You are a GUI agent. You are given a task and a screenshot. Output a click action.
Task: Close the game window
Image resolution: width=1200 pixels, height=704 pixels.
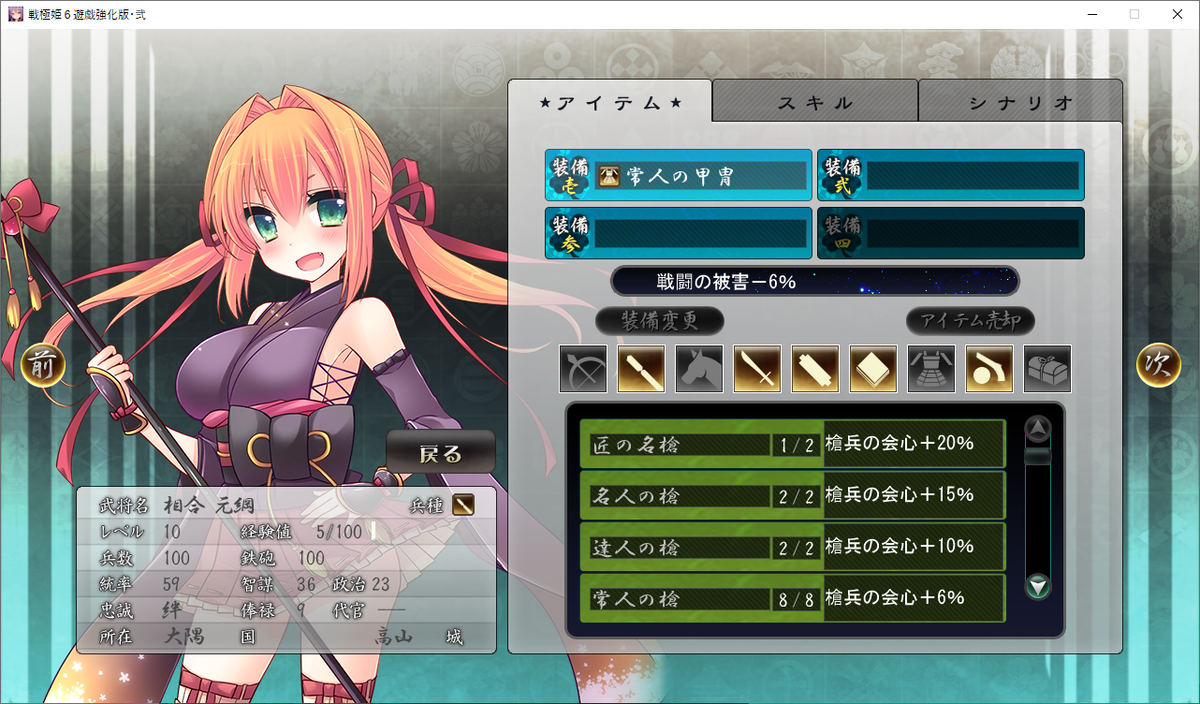pos(1177,14)
